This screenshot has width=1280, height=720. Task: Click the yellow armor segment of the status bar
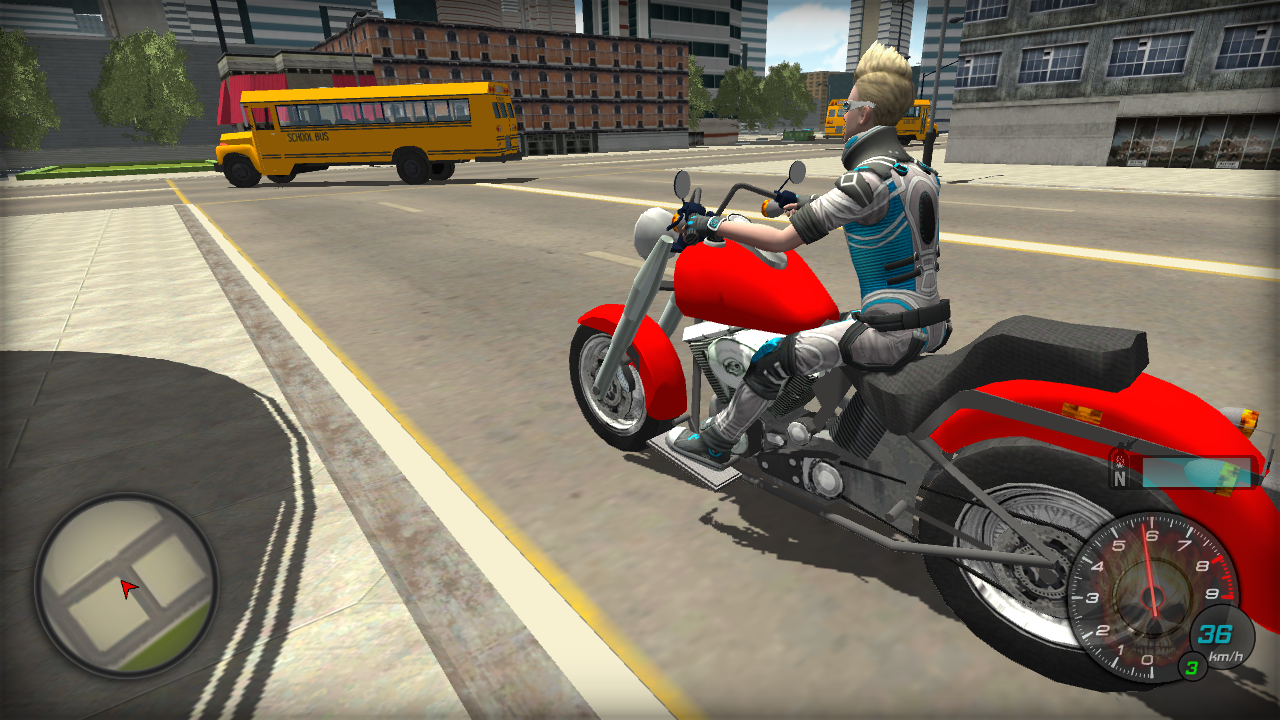click(x=1228, y=473)
